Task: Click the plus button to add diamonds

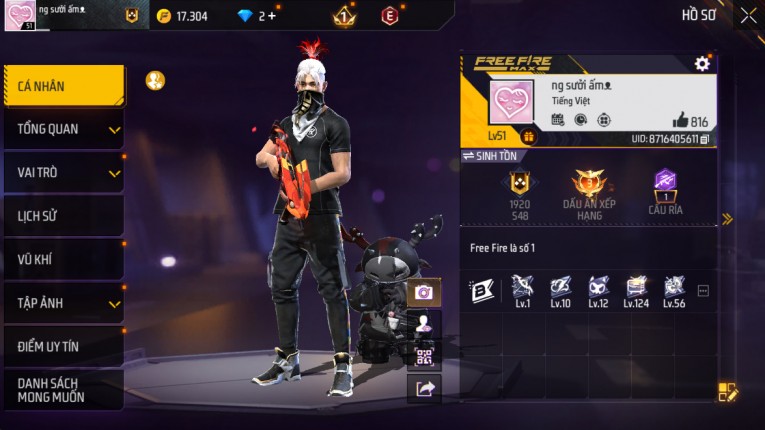Action: [x=272, y=16]
